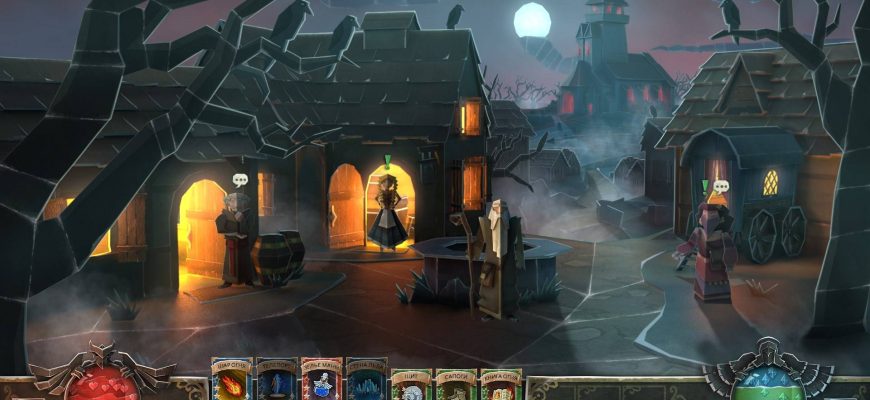Select the Boots item card

point(455,385)
